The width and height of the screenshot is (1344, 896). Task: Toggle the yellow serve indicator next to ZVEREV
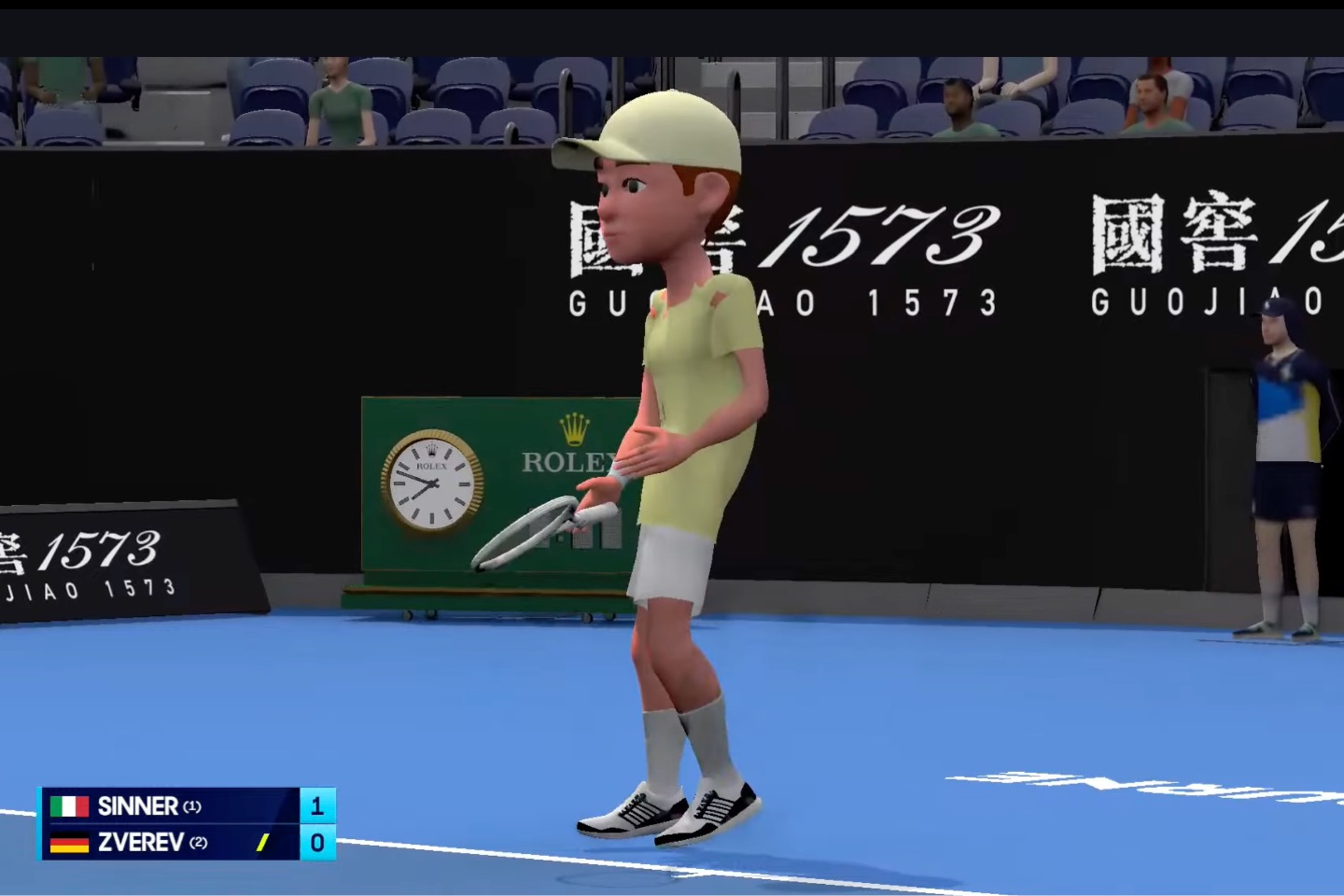[262, 844]
